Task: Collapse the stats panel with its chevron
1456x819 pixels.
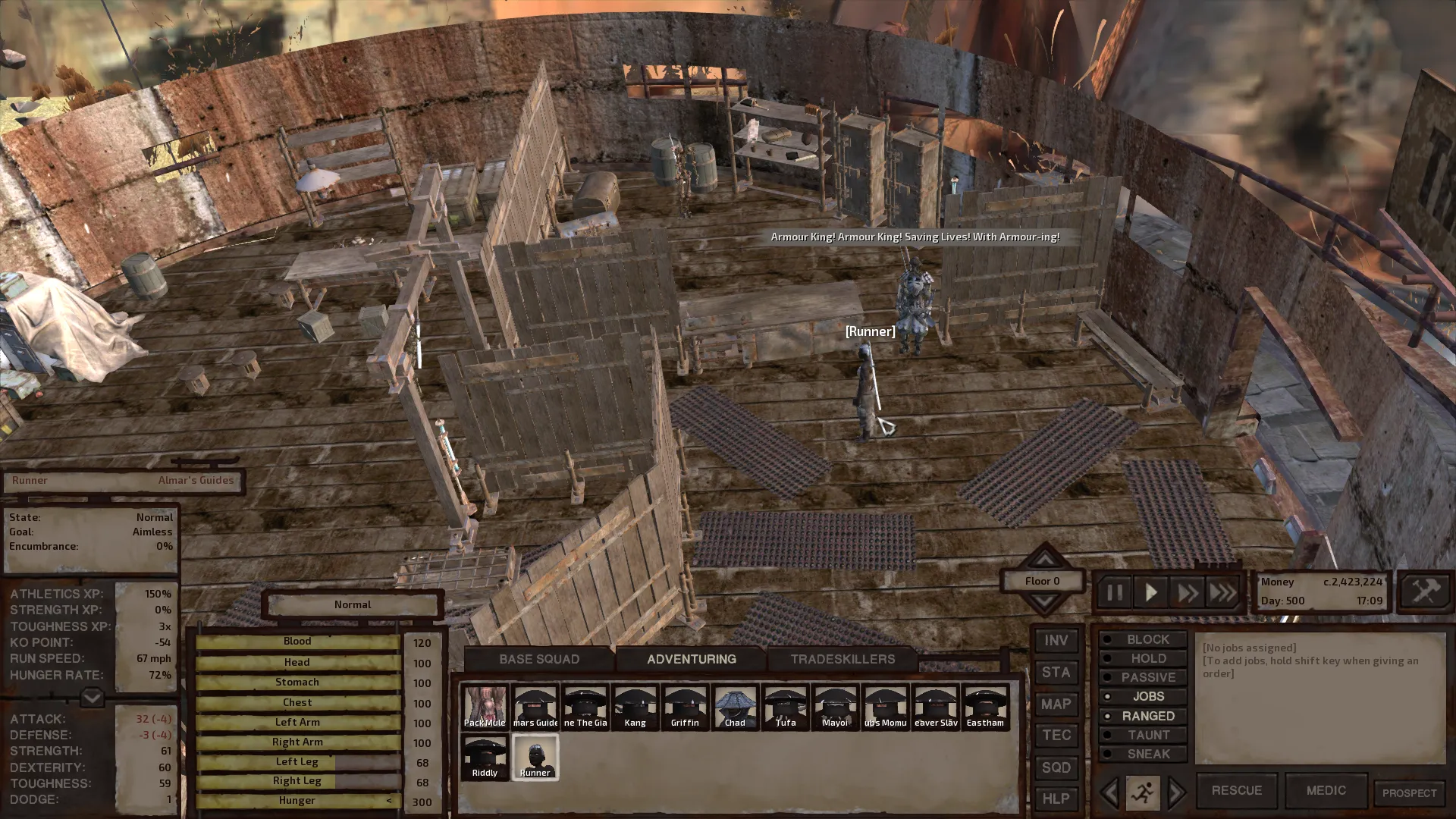Action: tap(91, 695)
